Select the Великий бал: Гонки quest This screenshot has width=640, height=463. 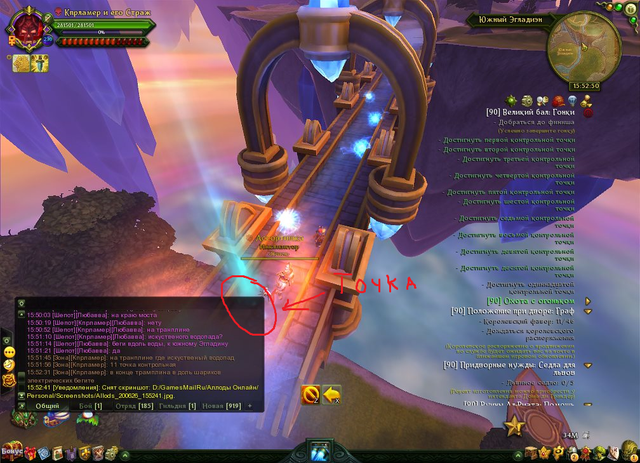528,113
